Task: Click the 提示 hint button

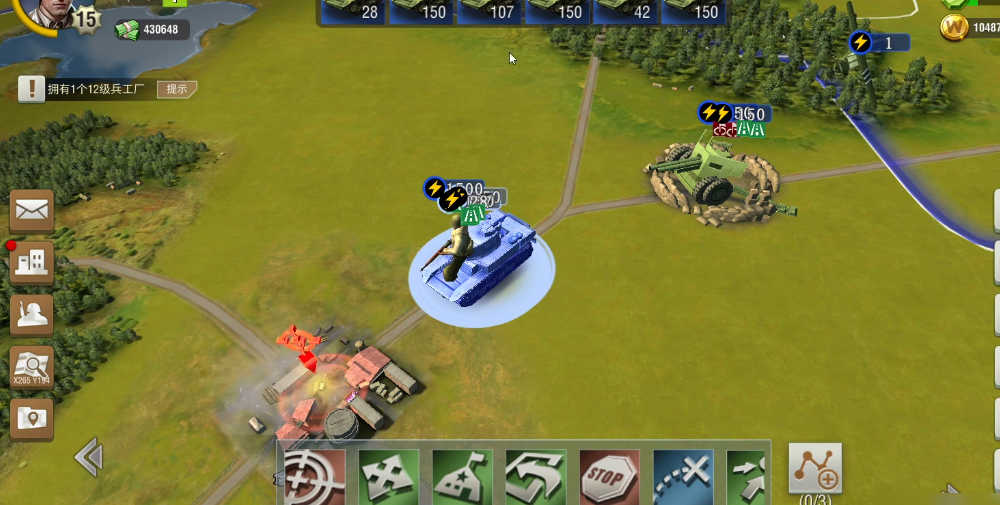Action: 177,89
